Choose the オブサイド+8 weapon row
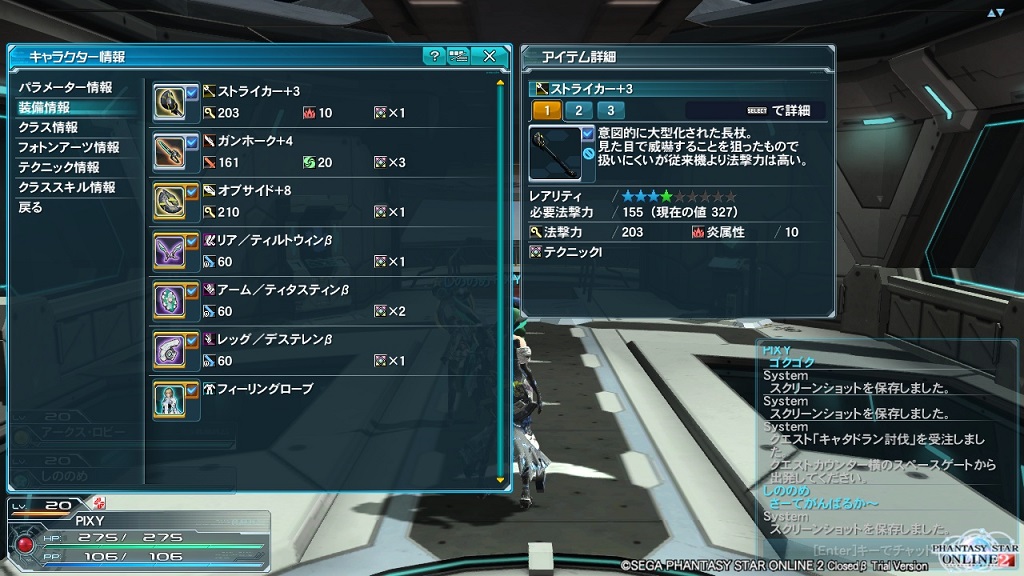1024x576 pixels. point(320,201)
